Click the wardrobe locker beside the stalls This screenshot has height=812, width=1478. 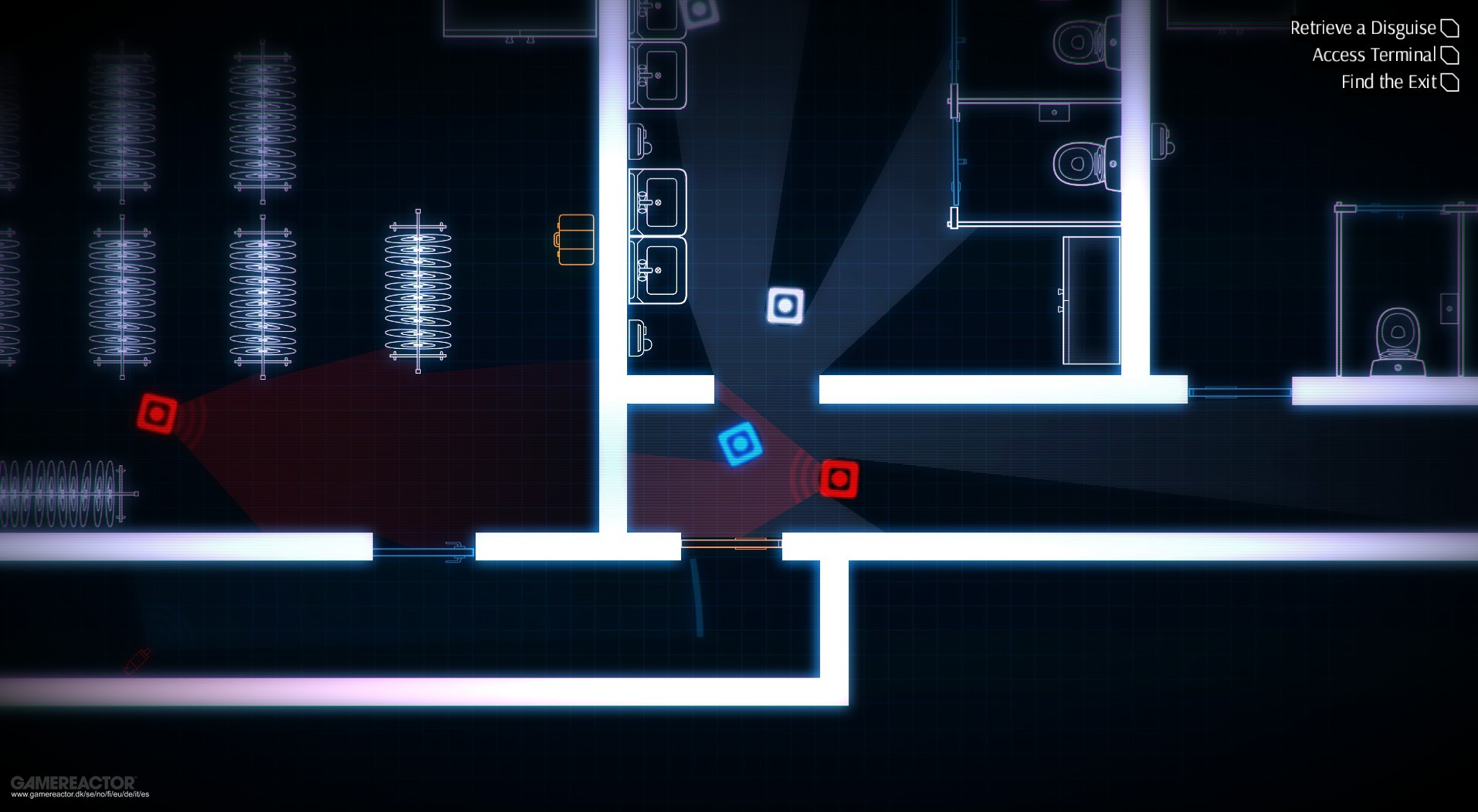pos(1091,301)
